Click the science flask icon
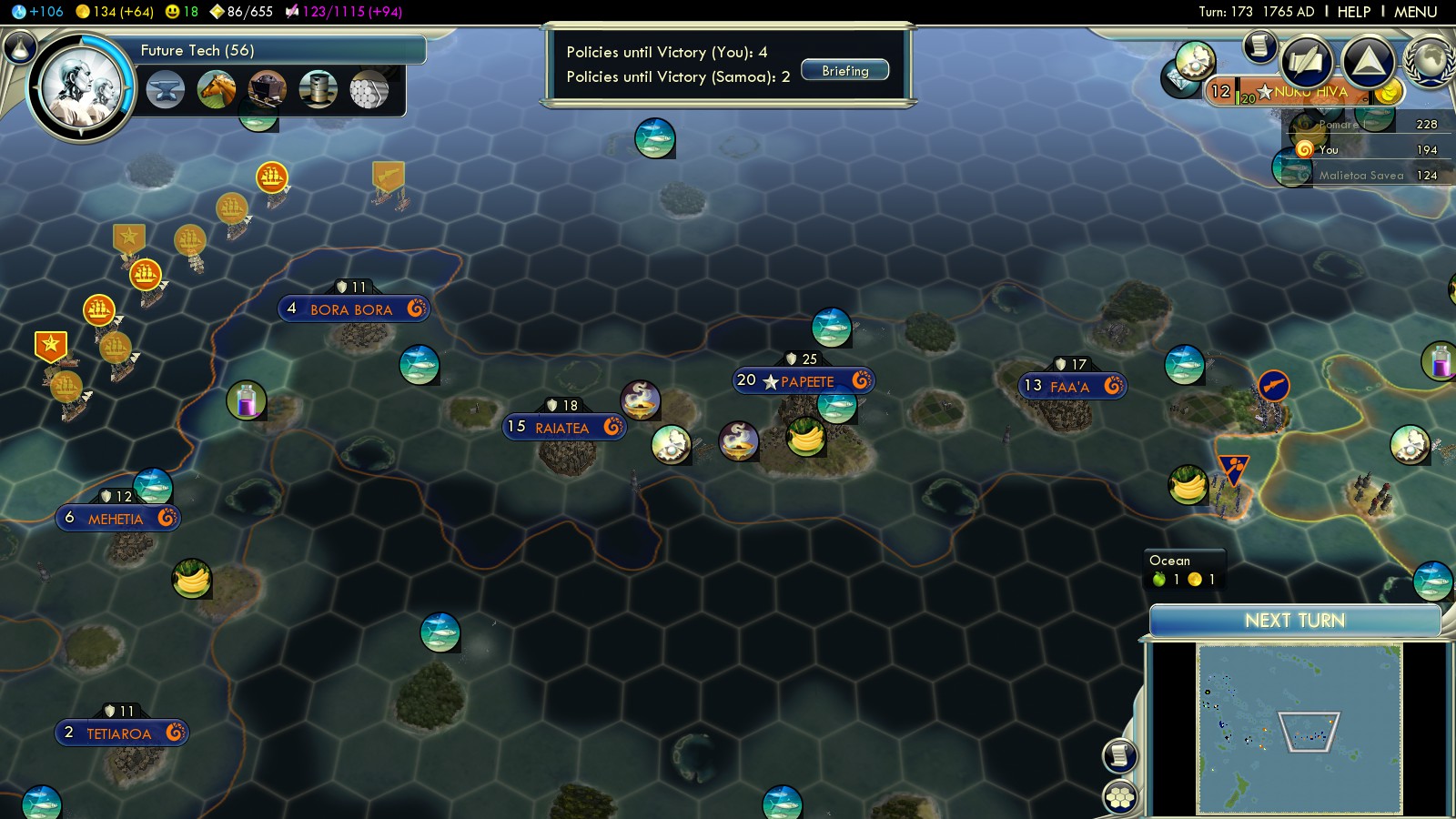This screenshot has height=819, width=1456. [19, 47]
